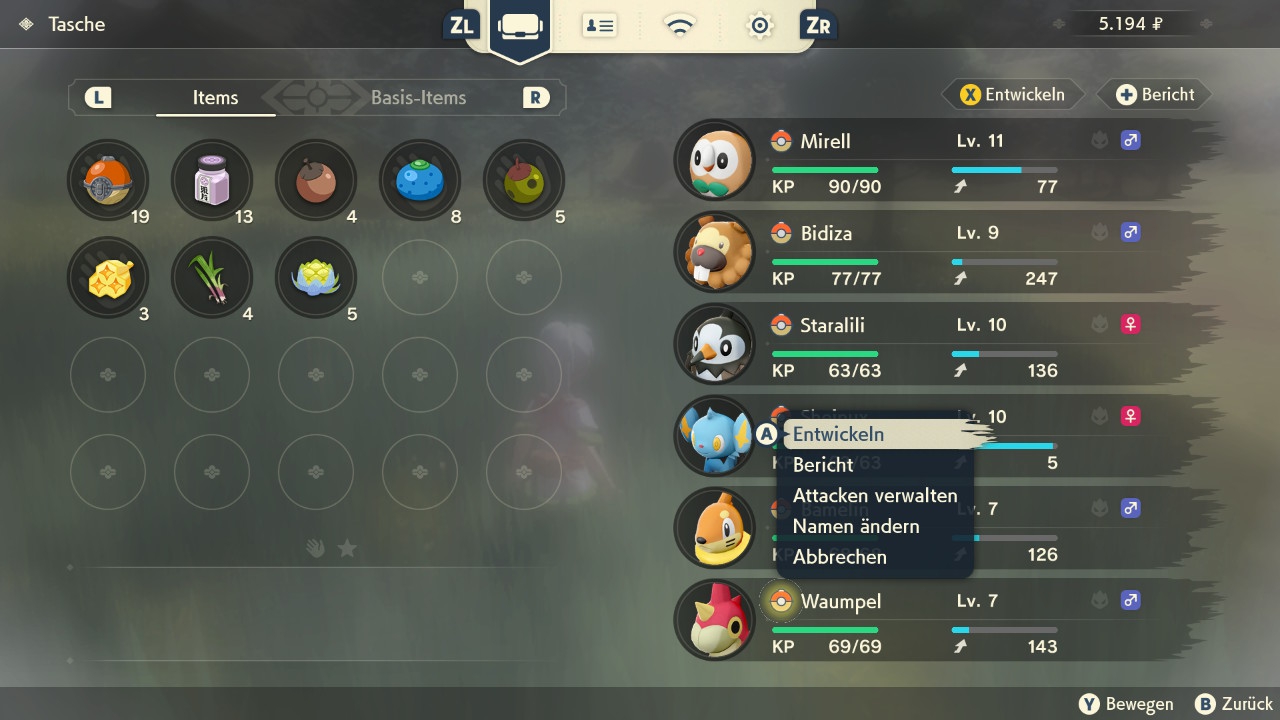Choose the blue lotus flower slot
This screenshot has height=720, width=1280.
click(x=316, y=278)
